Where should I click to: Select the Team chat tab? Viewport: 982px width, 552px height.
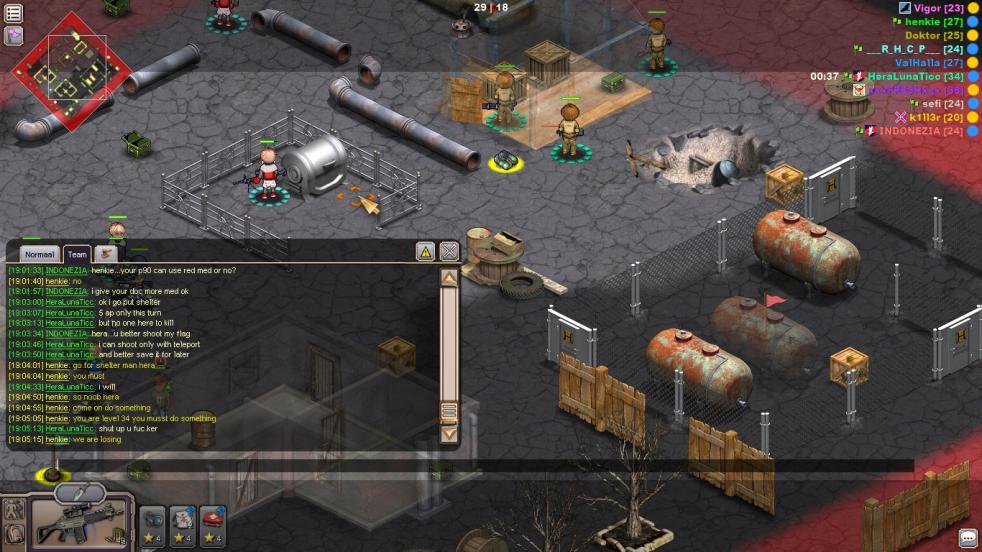77,255
